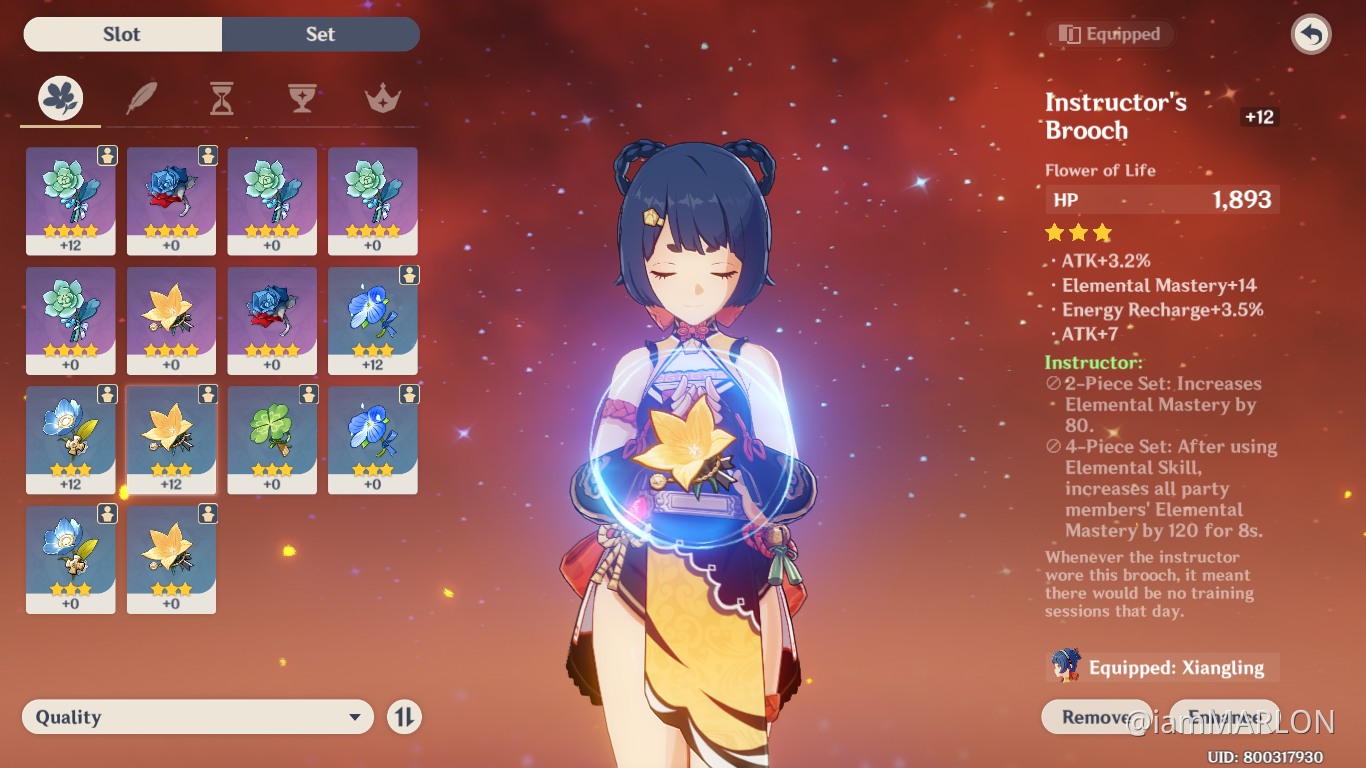Switch to the Set tab
1366x768 pixels.
click(320, 34)
